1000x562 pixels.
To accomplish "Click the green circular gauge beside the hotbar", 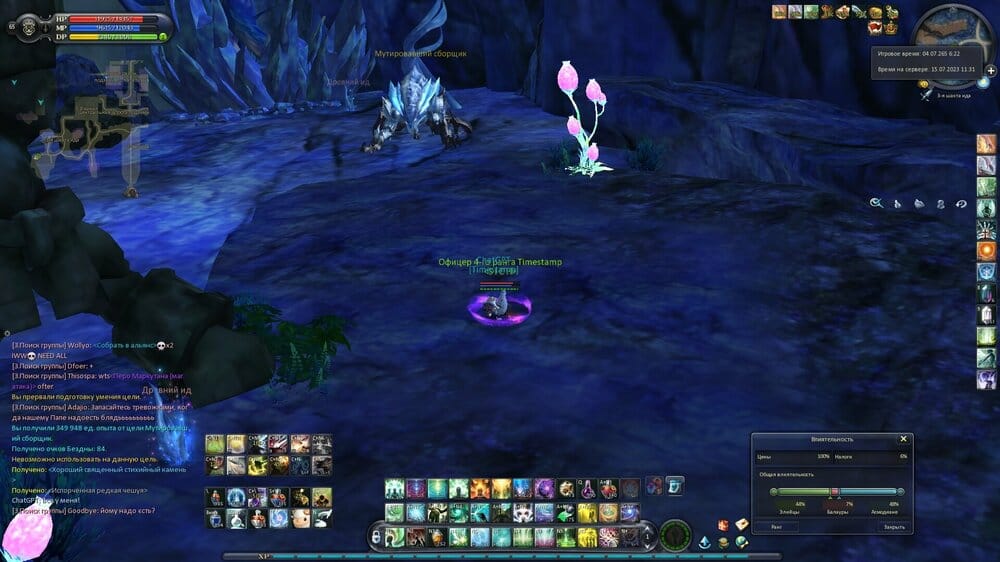I will pos(676,536).
